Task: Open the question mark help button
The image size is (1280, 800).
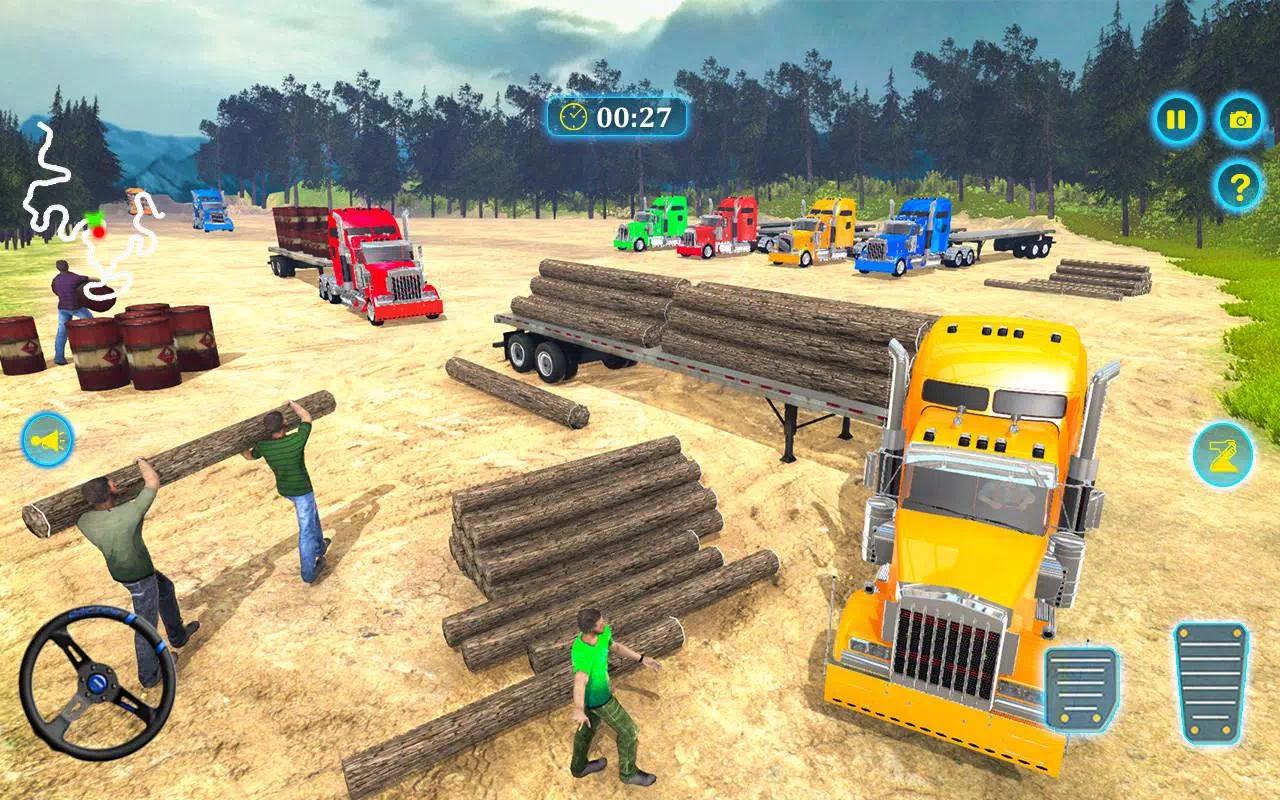Action: [x=1239, y=186]
